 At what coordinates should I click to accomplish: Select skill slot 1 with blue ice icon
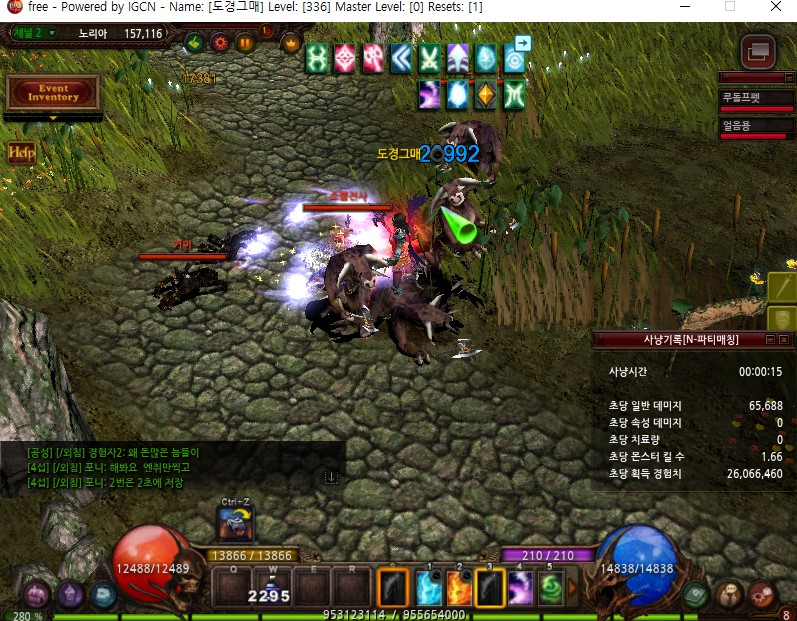(429, 587)
